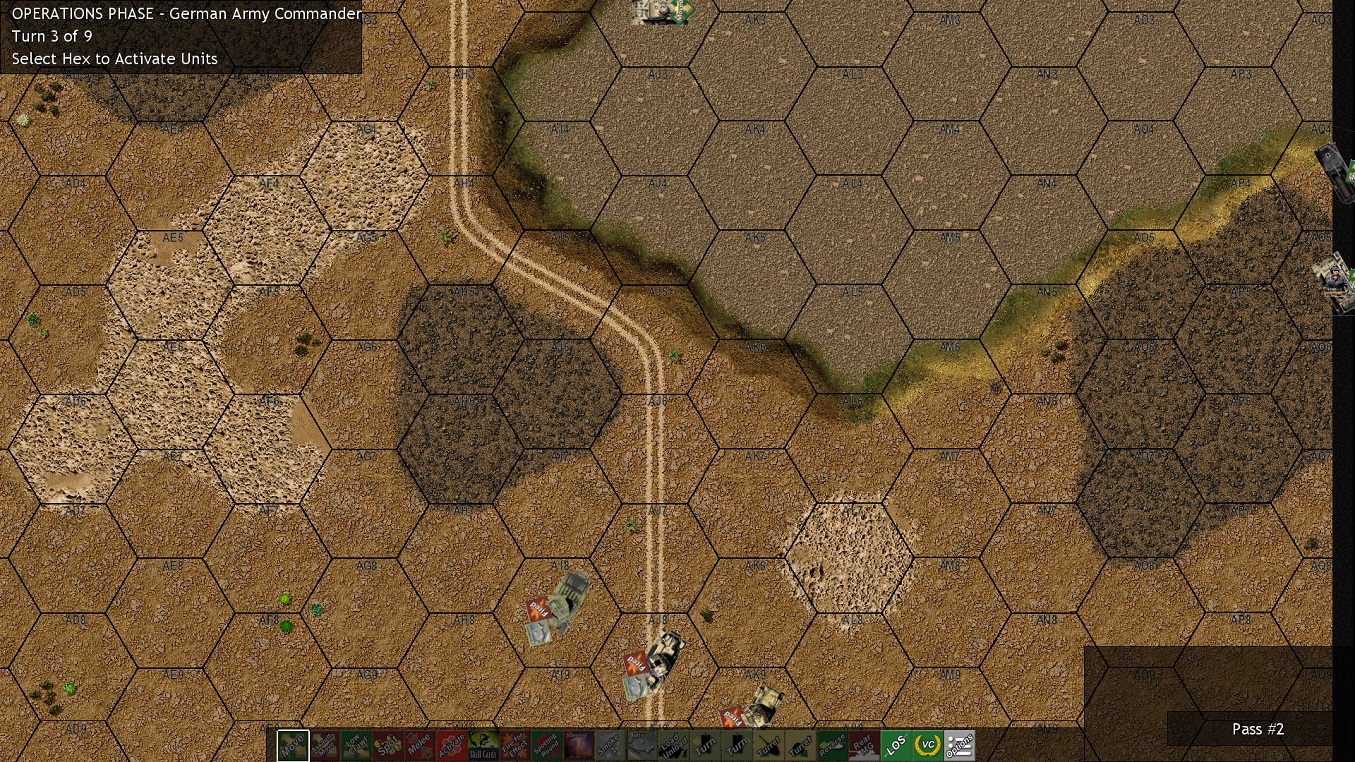Select the Fire for Effect icon
Image resolution: width=1355 pixels, height=762 pixels.
tap(515, 745)
